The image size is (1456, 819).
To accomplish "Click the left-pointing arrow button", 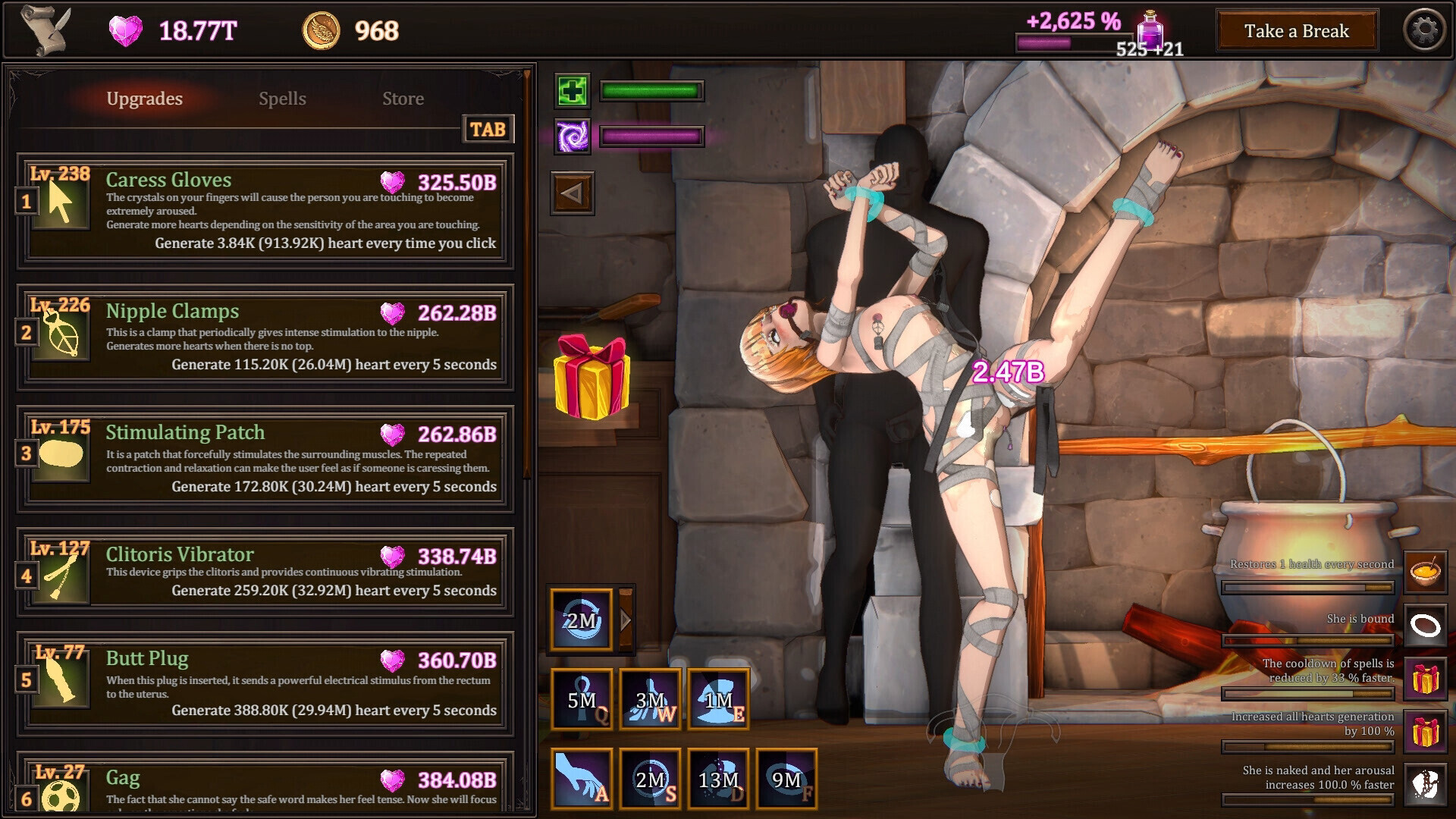I will (573, 194).
